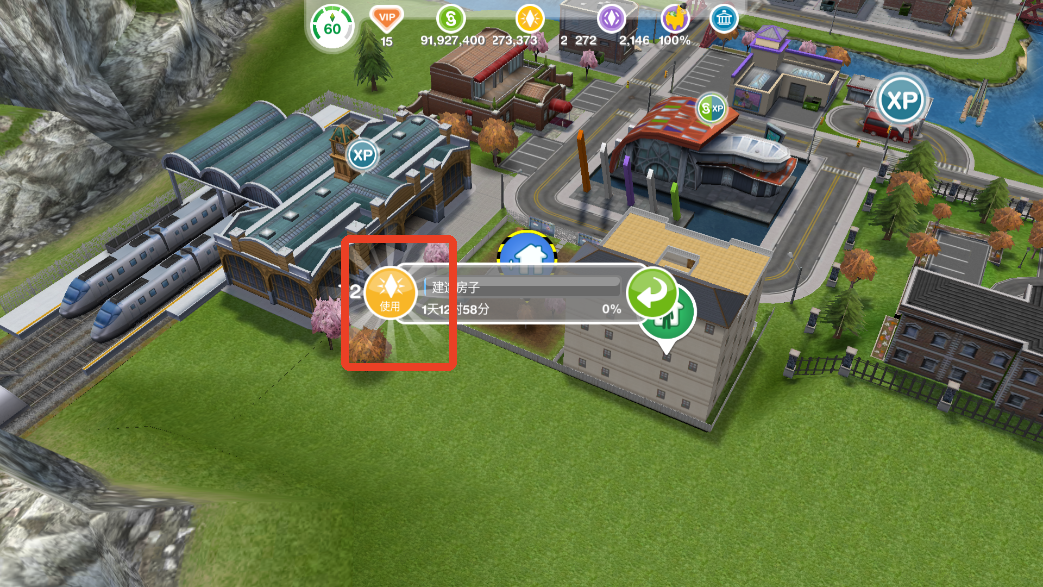Tap the orange Lifestyle Points icon

tap(529, 18)
